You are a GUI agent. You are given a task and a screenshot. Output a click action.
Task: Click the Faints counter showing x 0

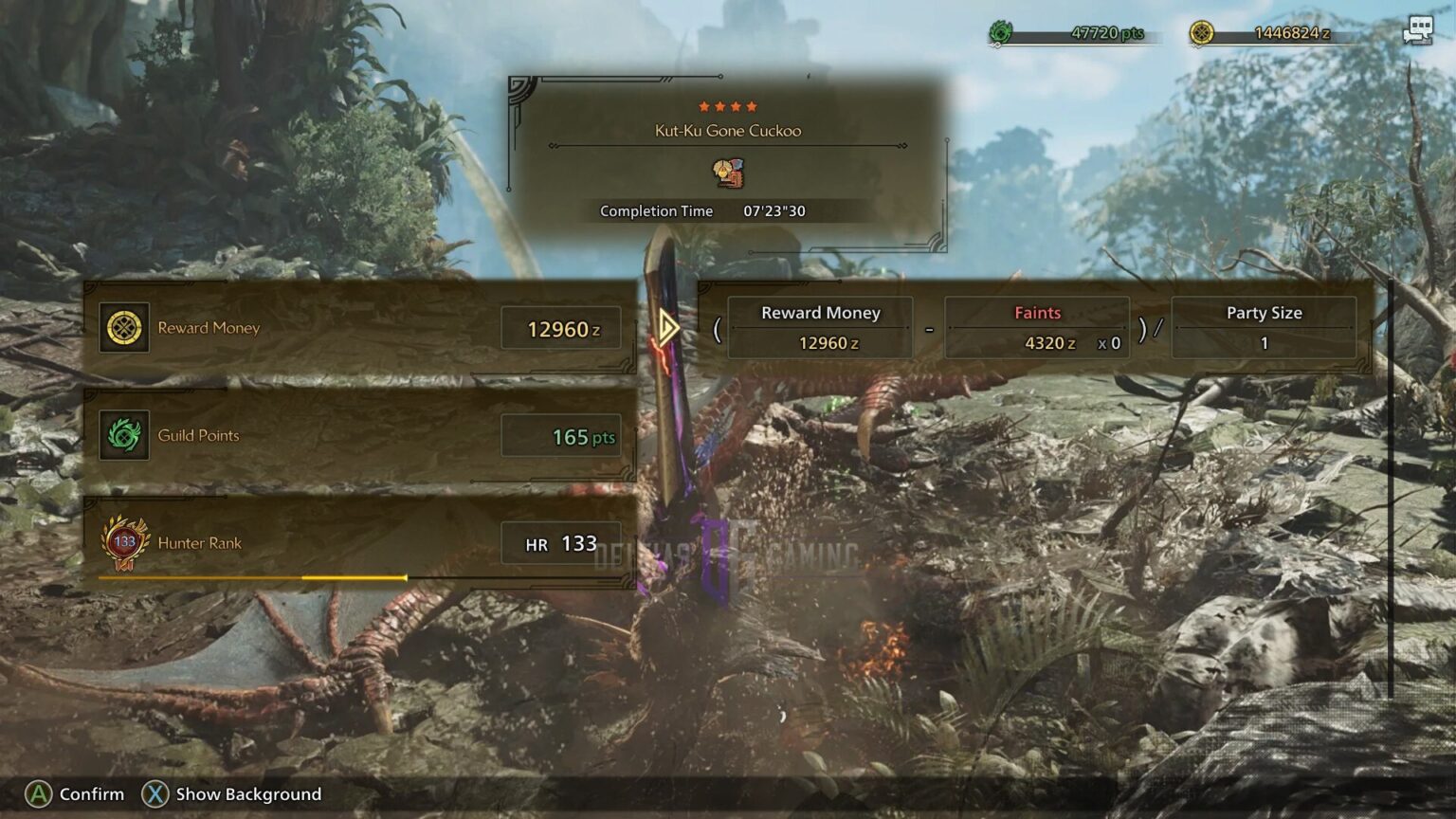[1109, 344]
